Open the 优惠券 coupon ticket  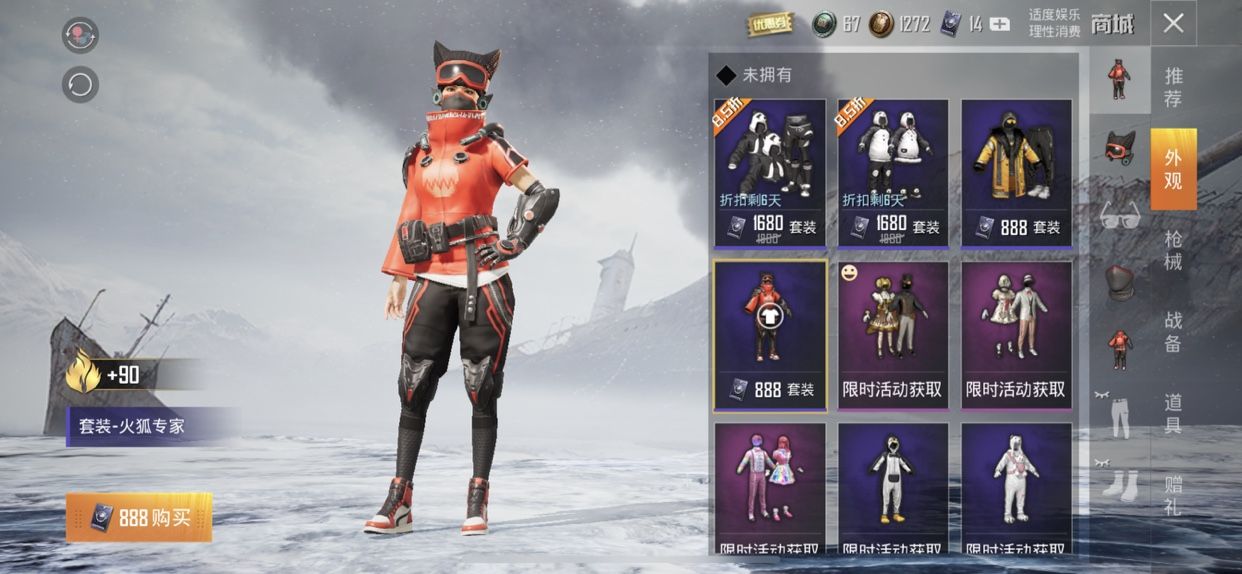(770, 24)
